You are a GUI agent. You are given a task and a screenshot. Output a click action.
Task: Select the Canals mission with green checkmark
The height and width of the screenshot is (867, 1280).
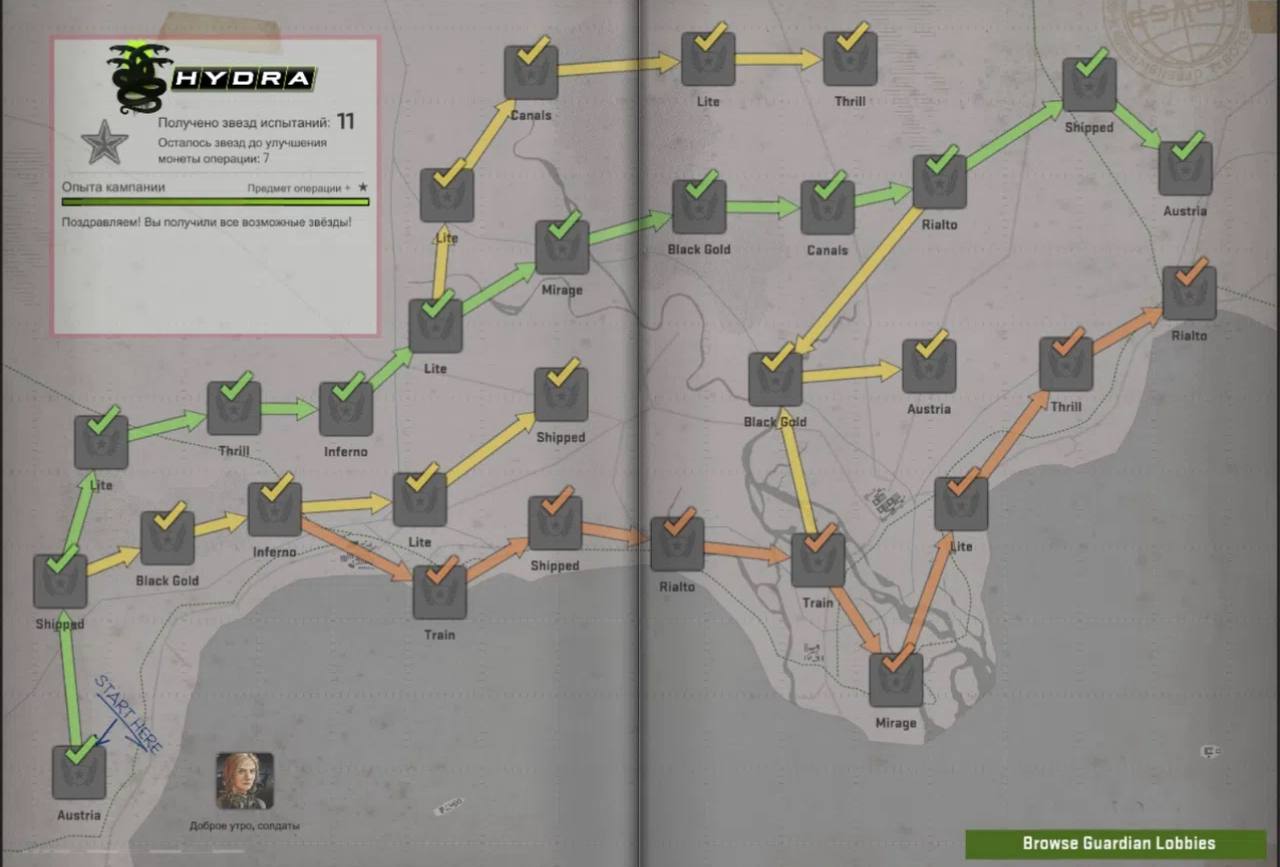tap(827, 207)
